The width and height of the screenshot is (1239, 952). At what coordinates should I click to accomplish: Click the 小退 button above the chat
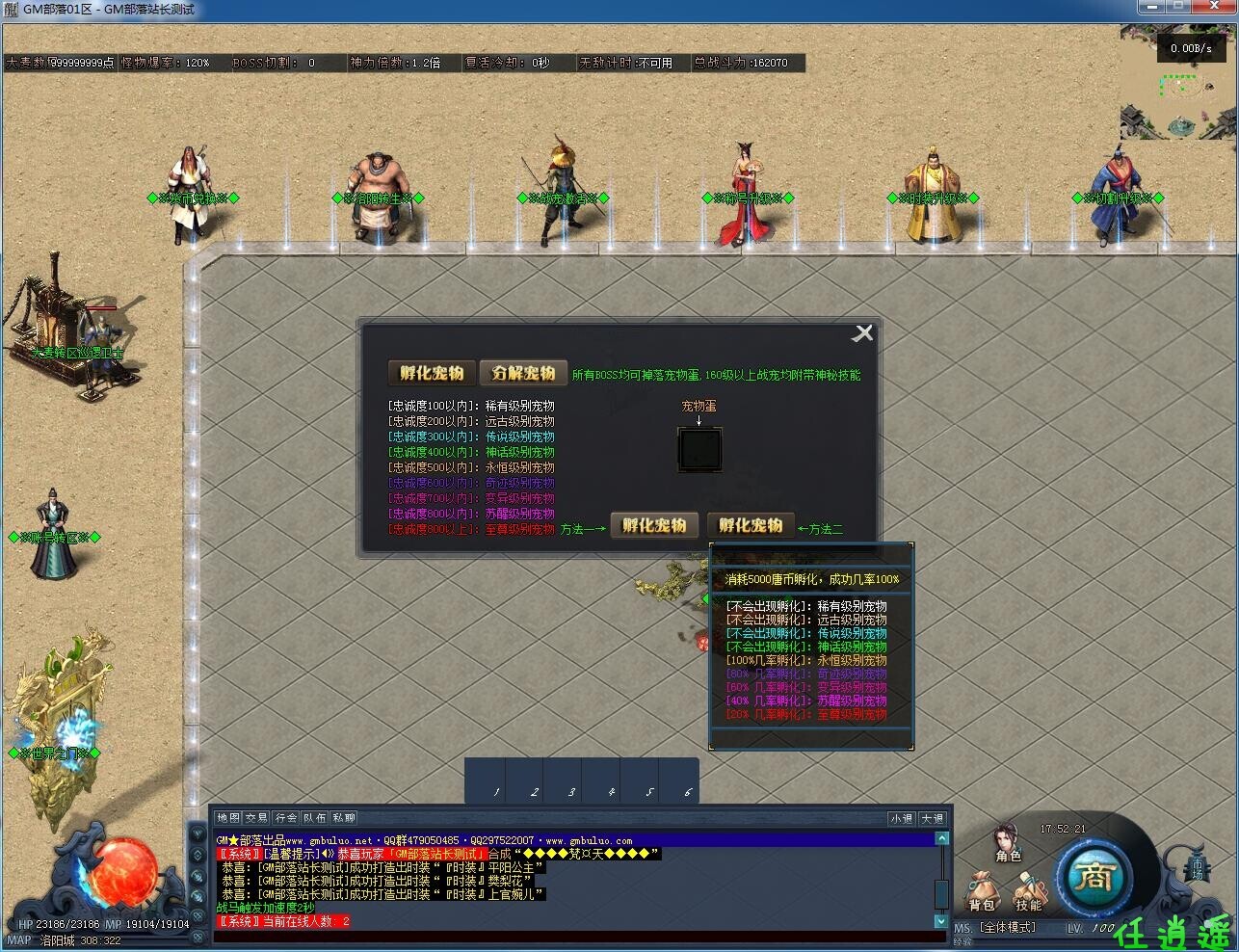[902, 817]
